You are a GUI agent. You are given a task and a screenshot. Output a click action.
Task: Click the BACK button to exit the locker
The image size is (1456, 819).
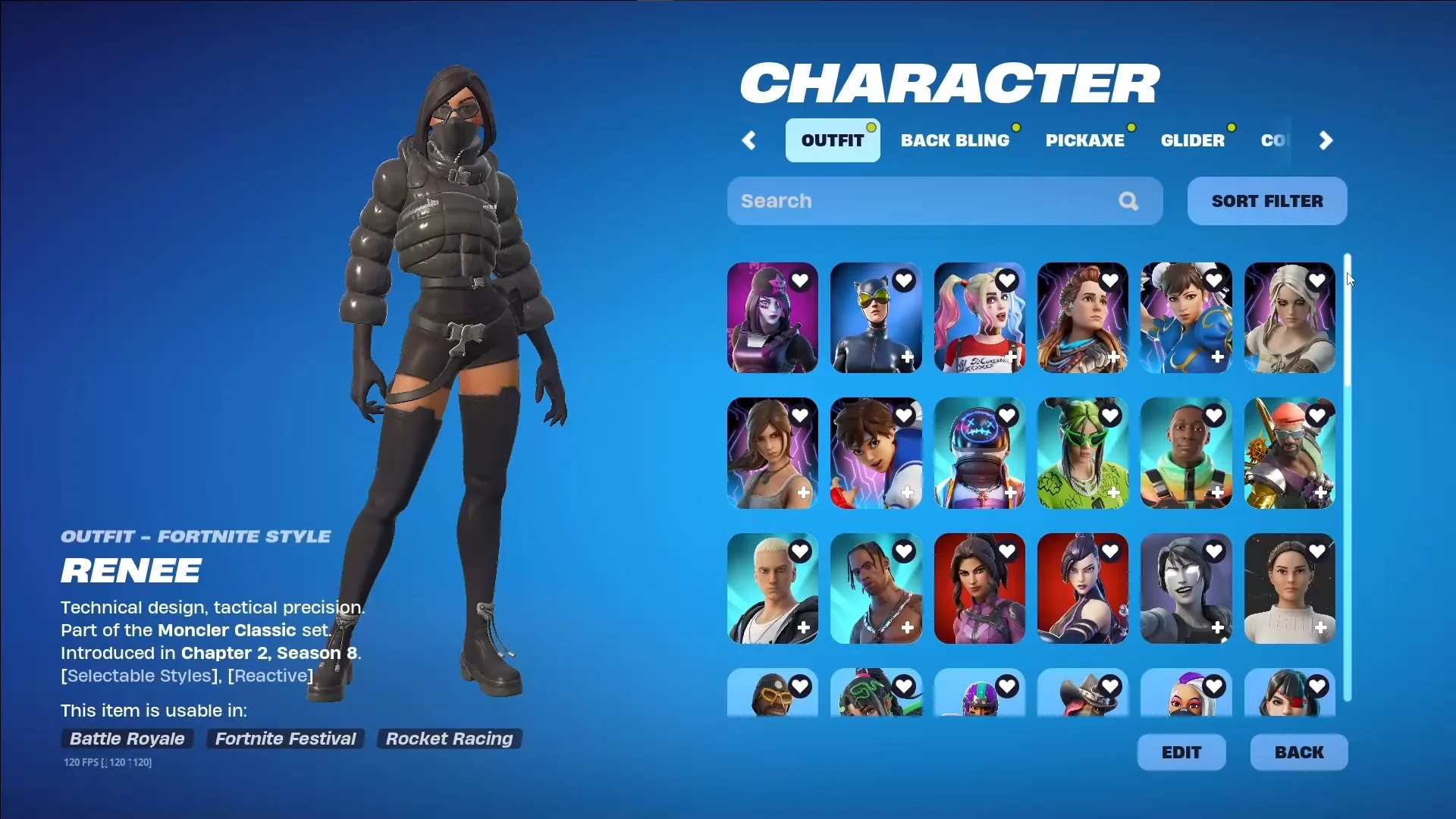(1298, 752)
